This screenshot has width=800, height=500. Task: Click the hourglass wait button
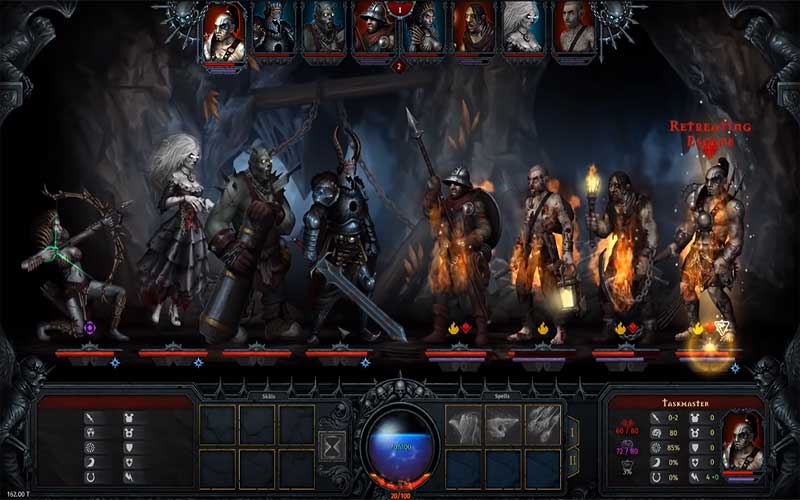tap(331, 444)
